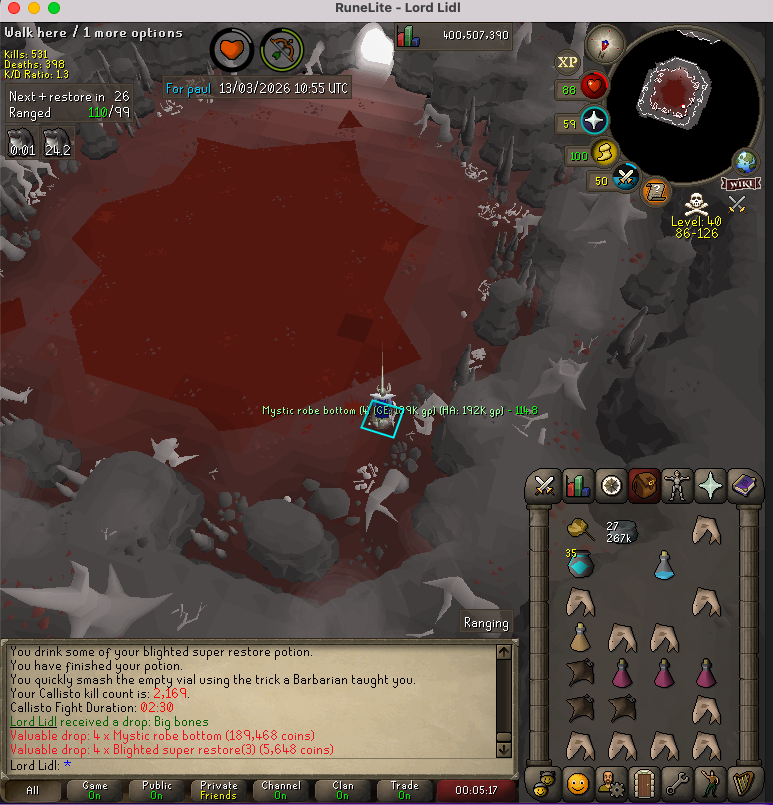The image size is (773, 805).
Task: Switch to the Skills tab
Action: (x=576, y=486)
